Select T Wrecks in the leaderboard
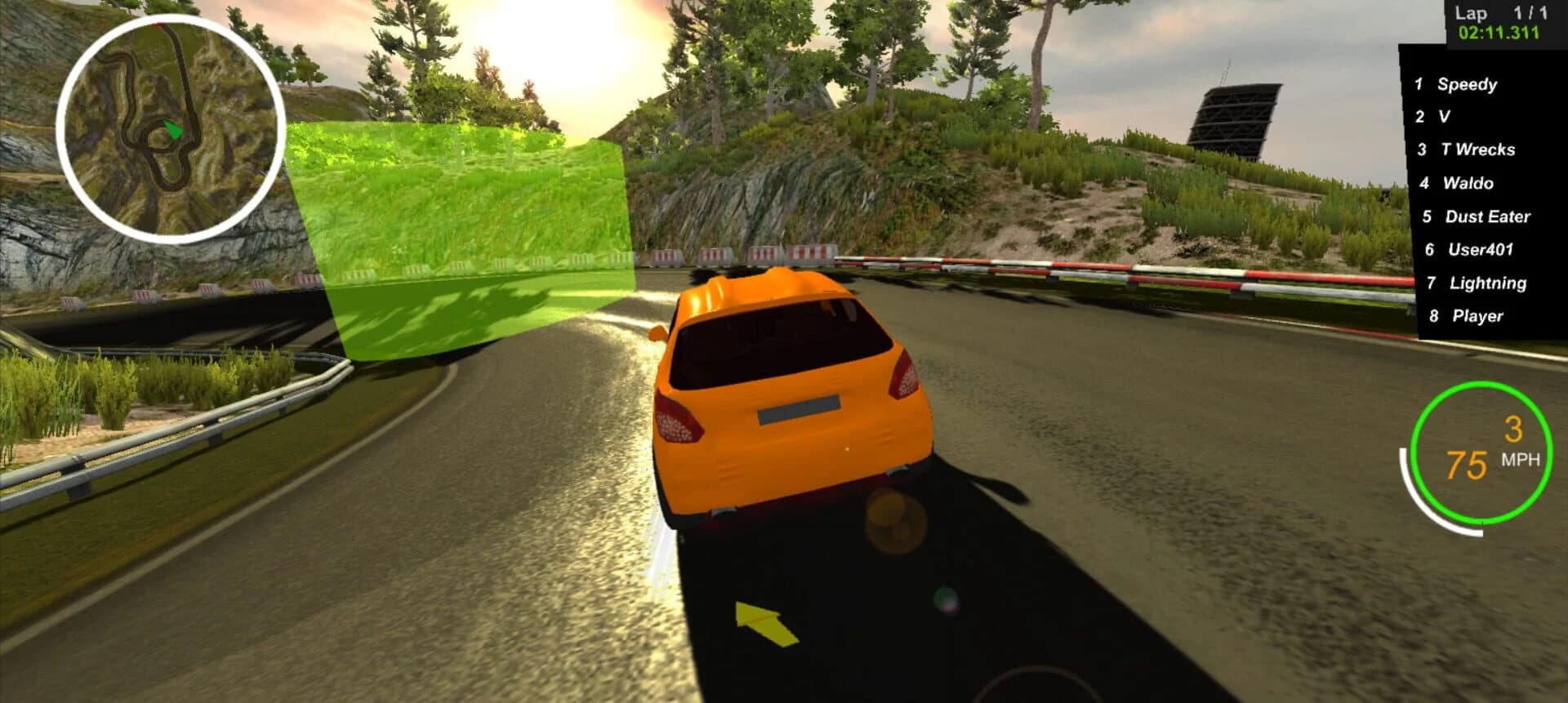This screenshot has width=1568, height=703. (1480, 150)
